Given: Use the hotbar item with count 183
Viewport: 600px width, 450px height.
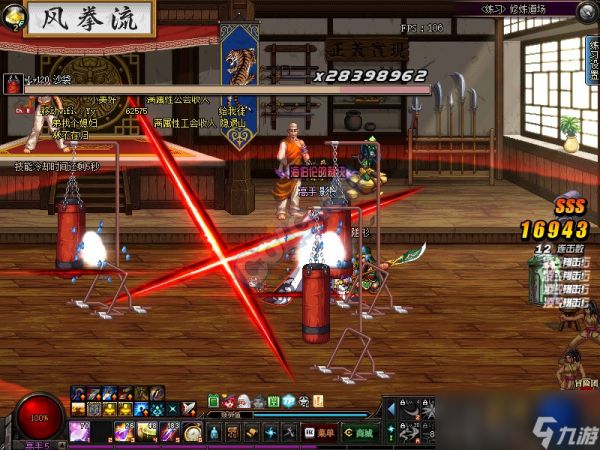Looking at the screenshot, I should 168,432.
